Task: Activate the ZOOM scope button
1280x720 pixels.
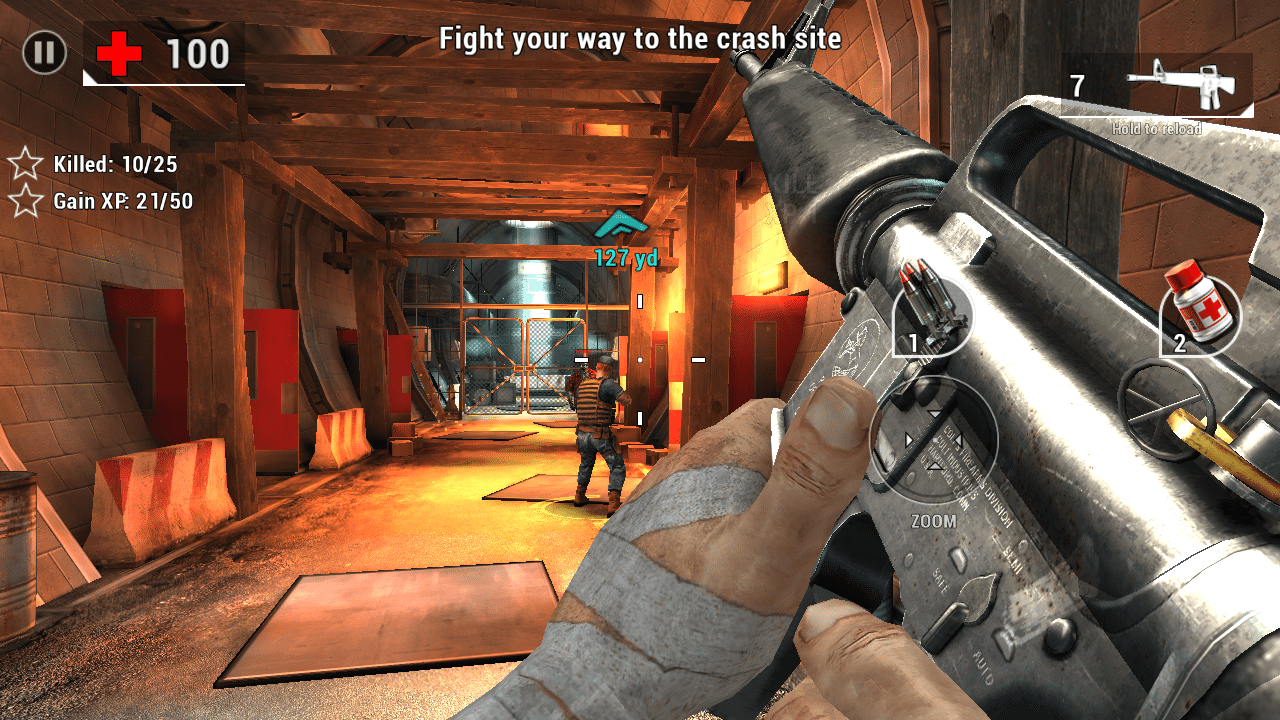Action: (x=933, y=441)
